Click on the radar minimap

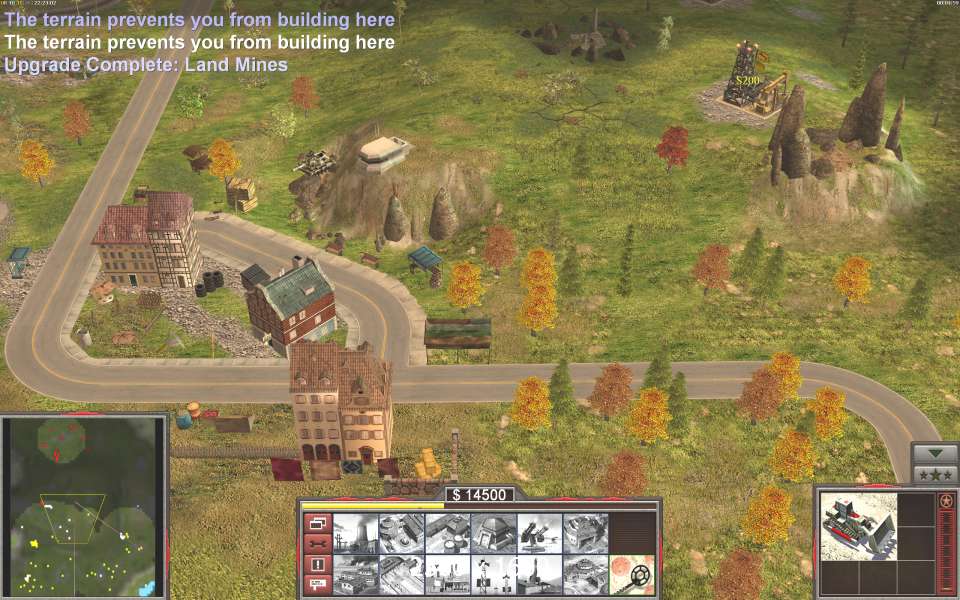84,506
